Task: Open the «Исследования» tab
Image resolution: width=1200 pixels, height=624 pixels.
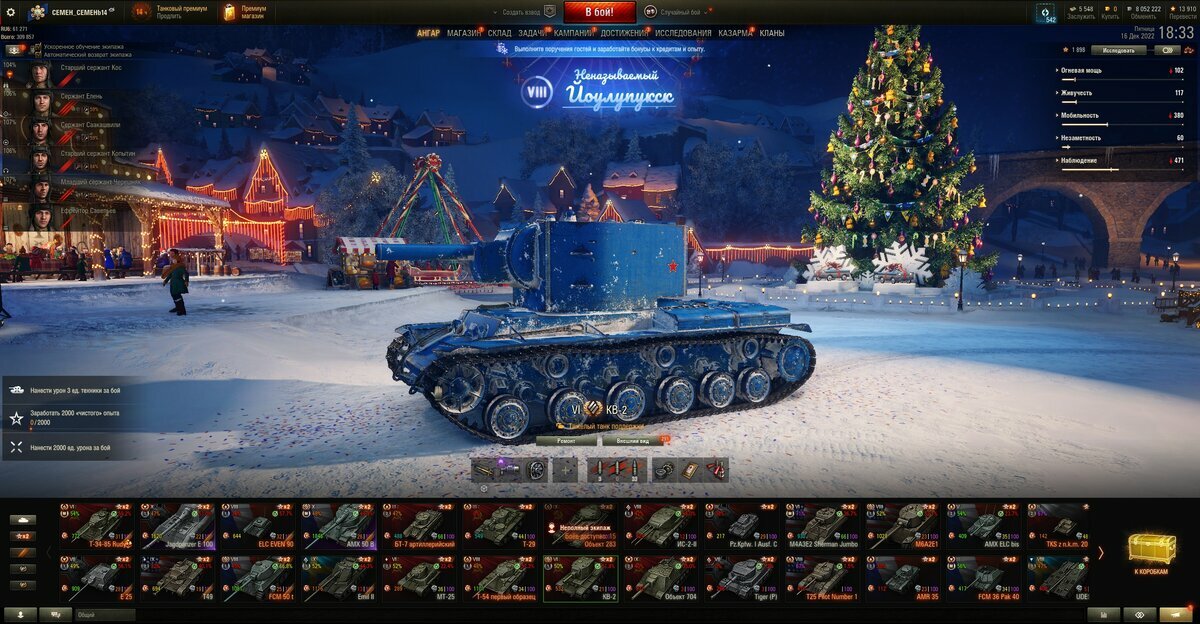Action: coord(683,33)
